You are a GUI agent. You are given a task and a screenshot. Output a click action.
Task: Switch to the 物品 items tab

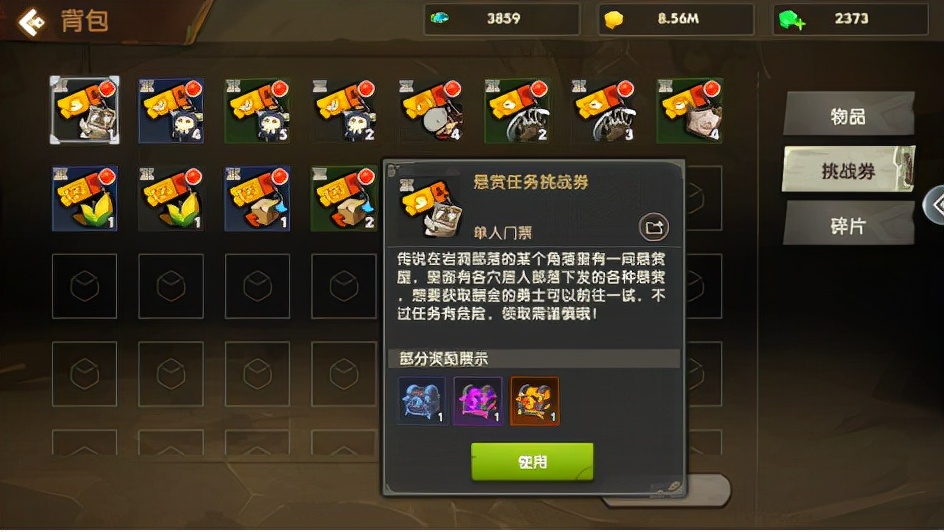tap(848, 115)
